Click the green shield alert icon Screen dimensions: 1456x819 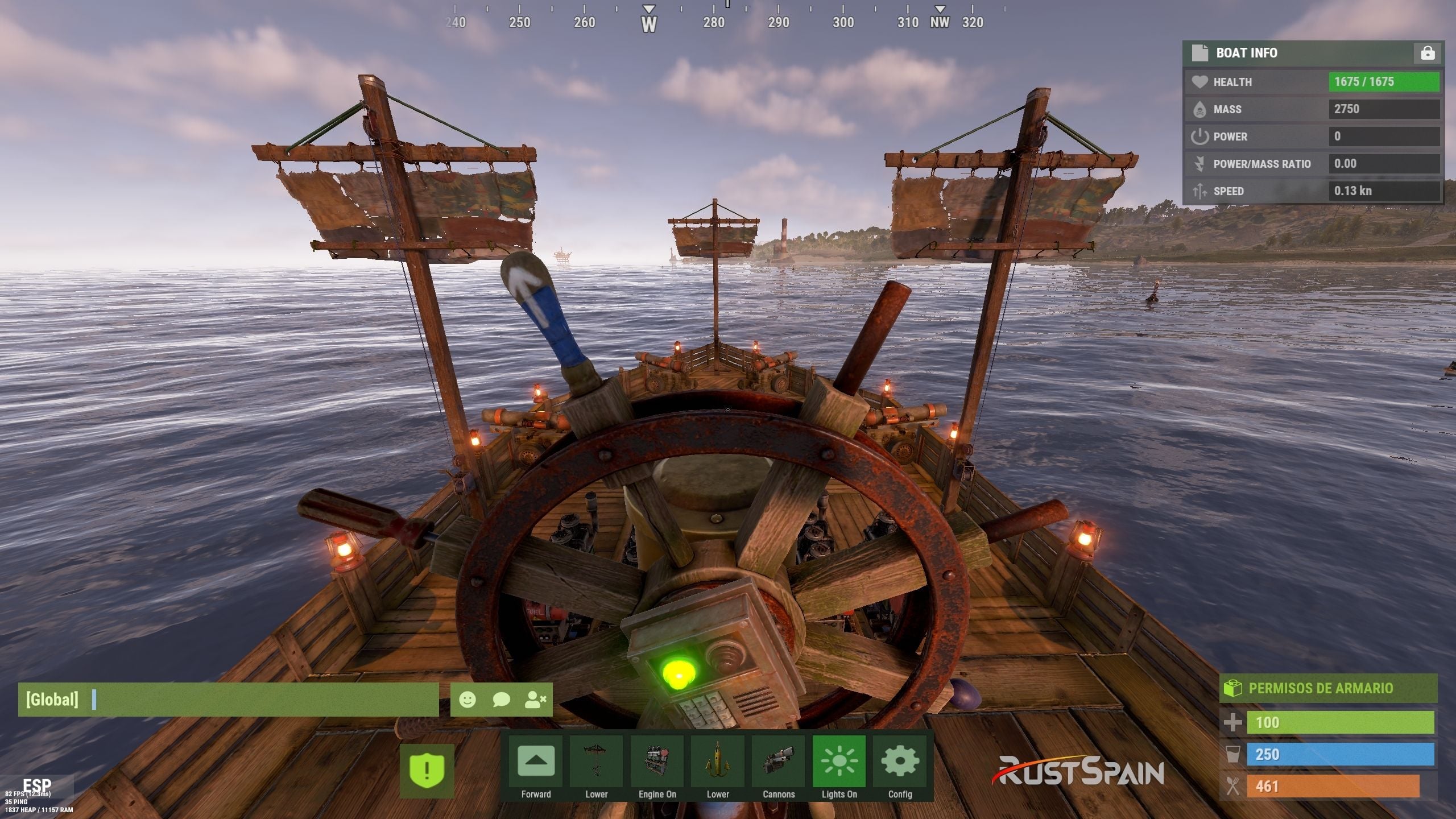click(x=427, y=771)
